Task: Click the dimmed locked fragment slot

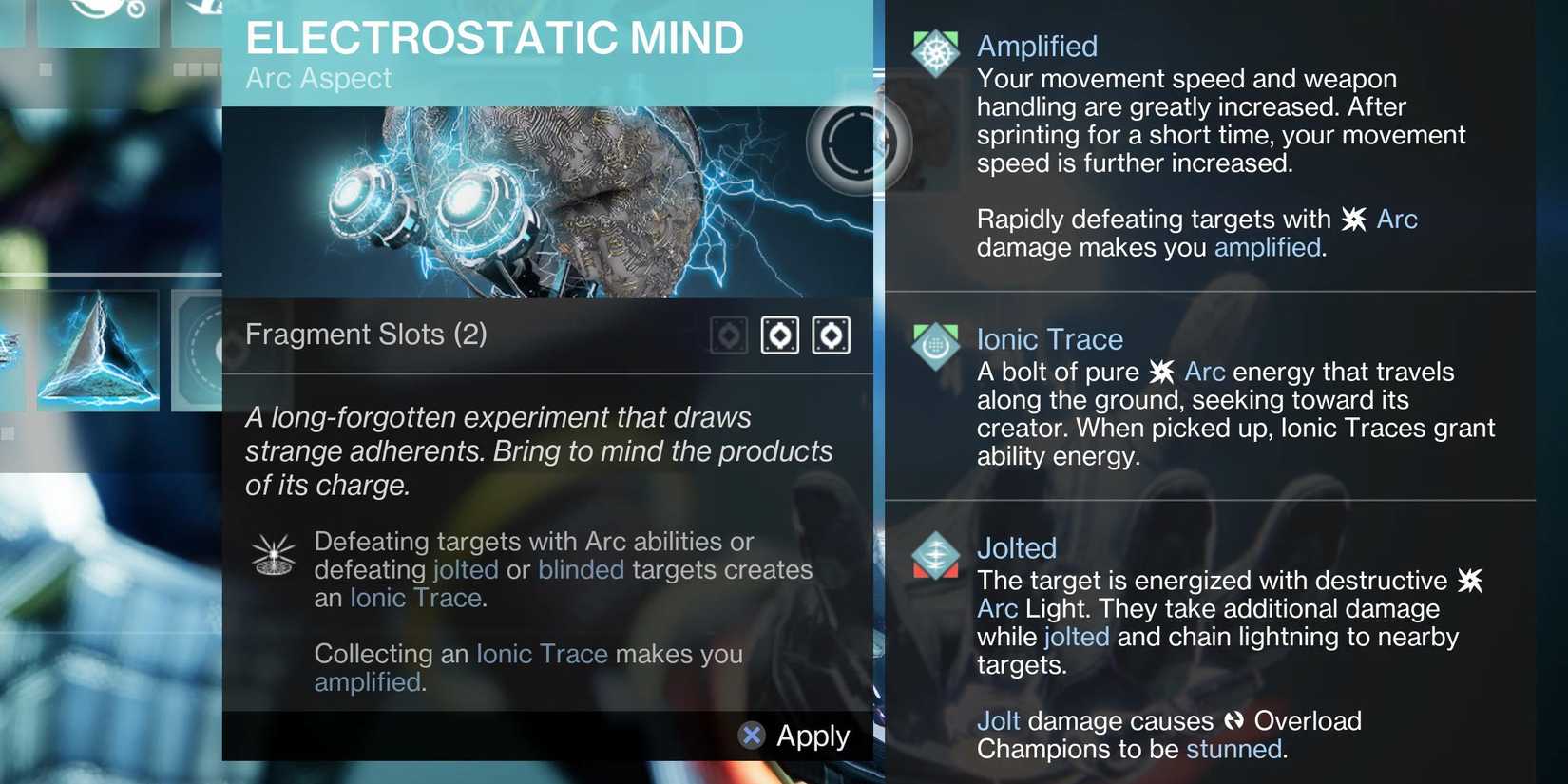Action: click(x=728, y=334)
